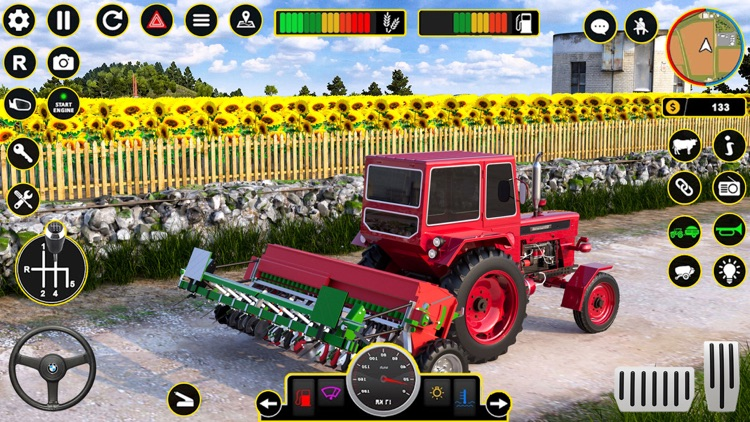Honk the green horn

click(730, 229)
